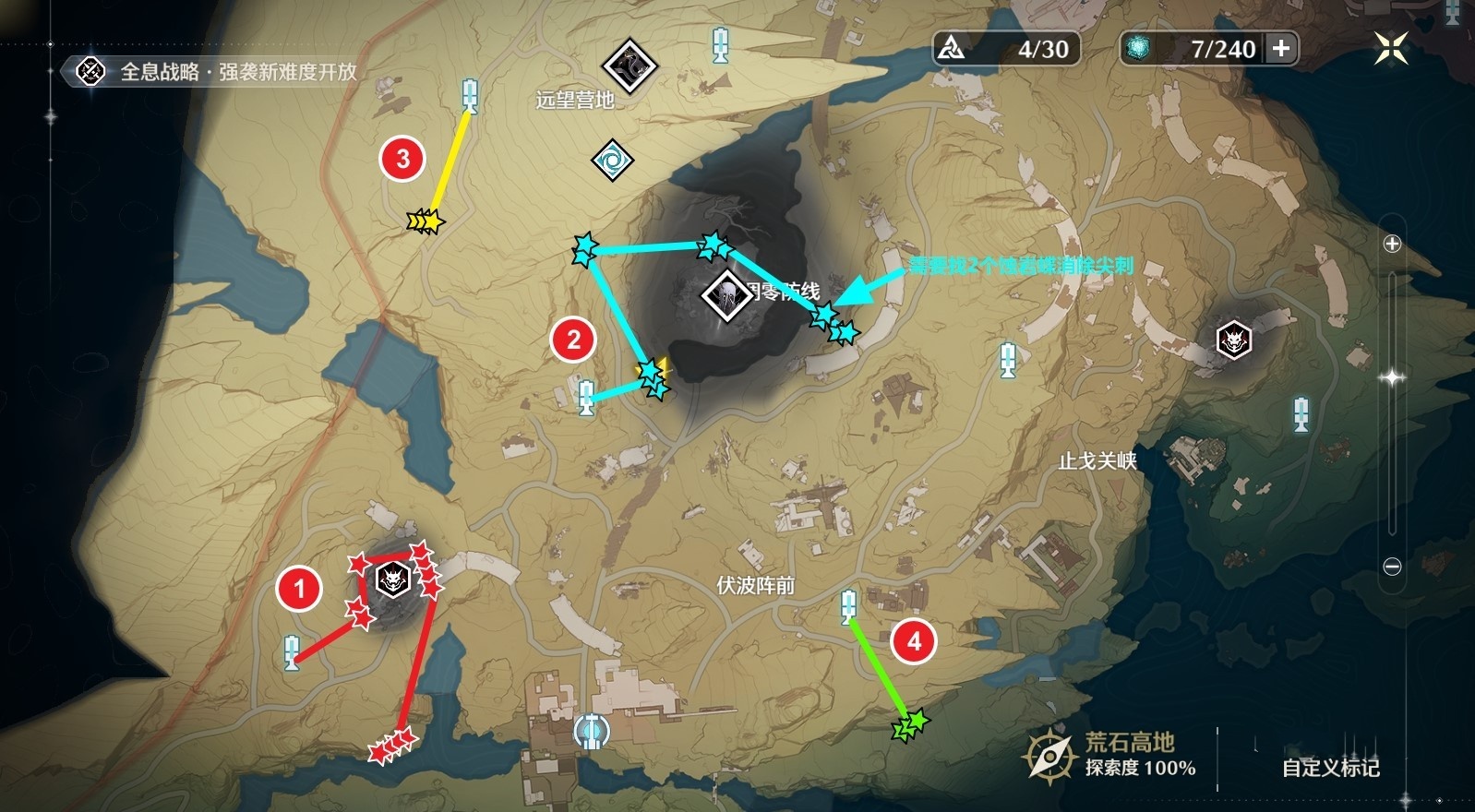Open the custom markers panel (自定义标记)
Image resolution: width=1475 pixels, height=812 pixels.
point(1330,768)
